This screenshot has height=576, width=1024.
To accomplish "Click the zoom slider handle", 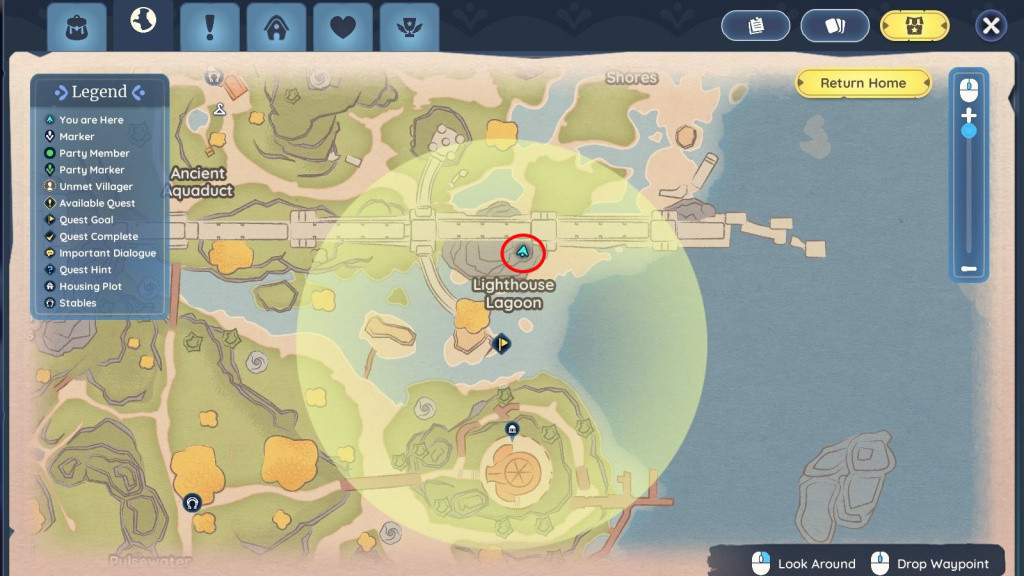I will (968, 131).
